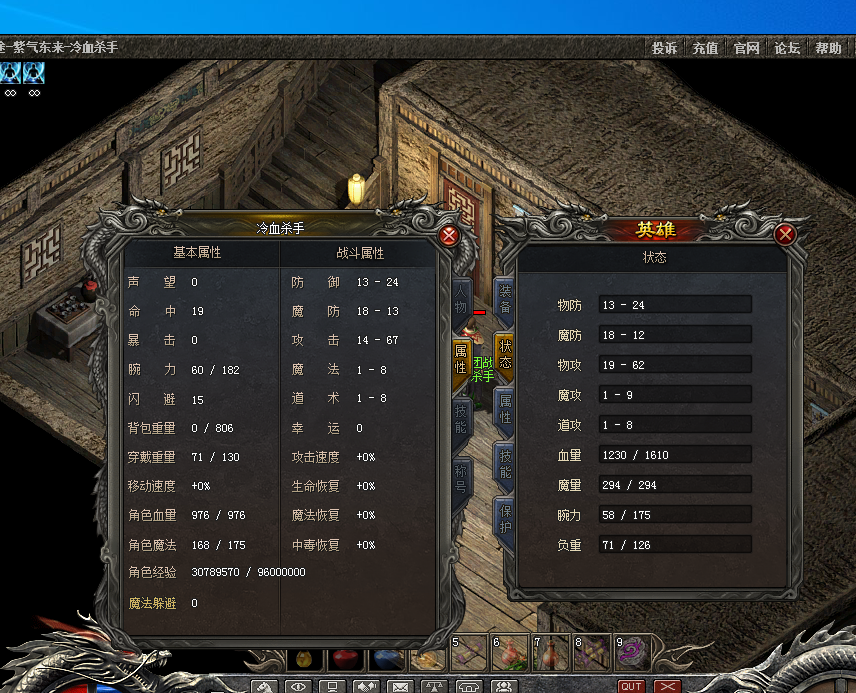Open the 帮助 help menu
This screenshot has height=693, width=856.
pyautogui.click(x=828, y=48)
